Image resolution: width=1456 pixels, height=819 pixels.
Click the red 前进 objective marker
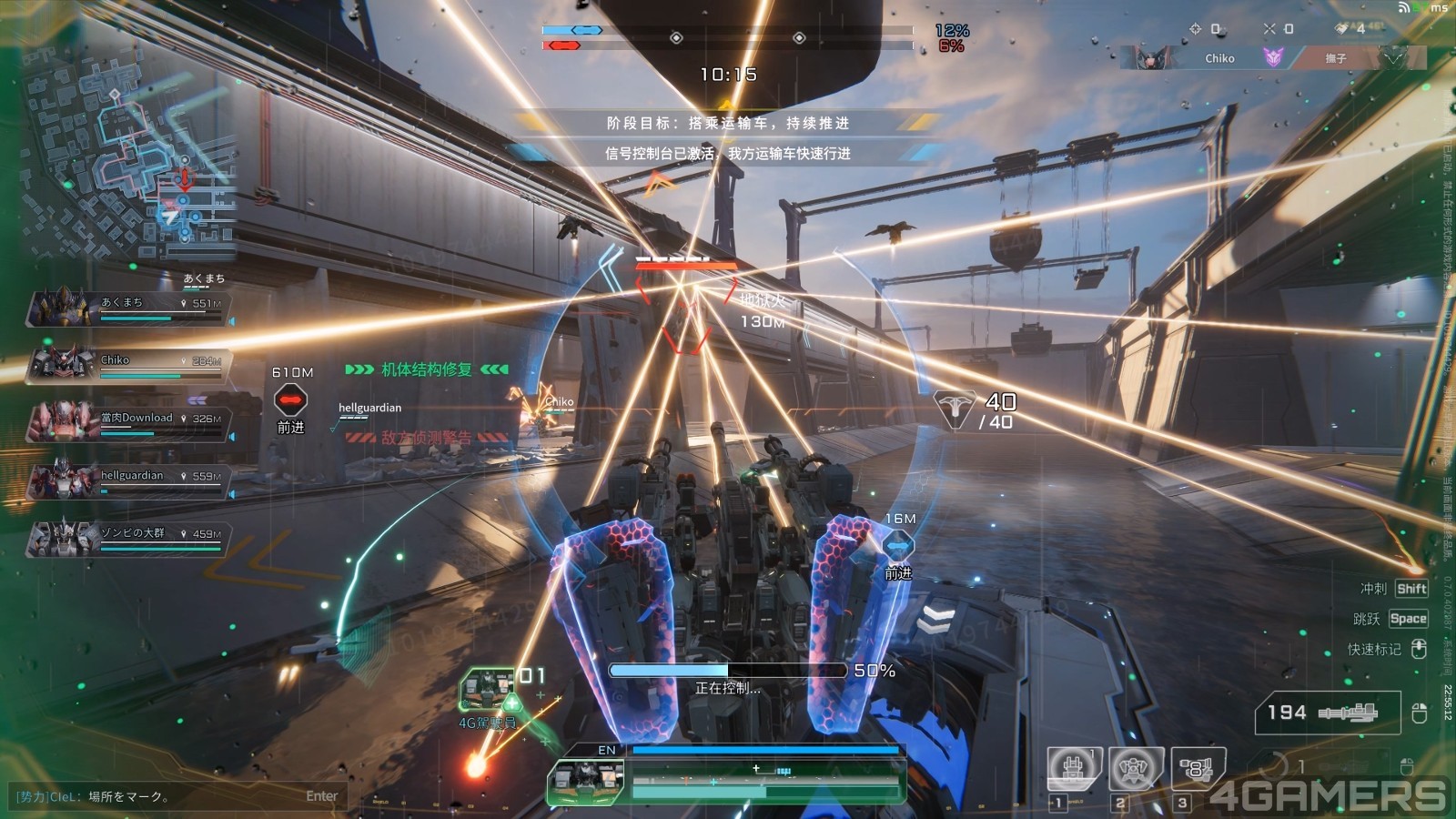tap(290, 399)
